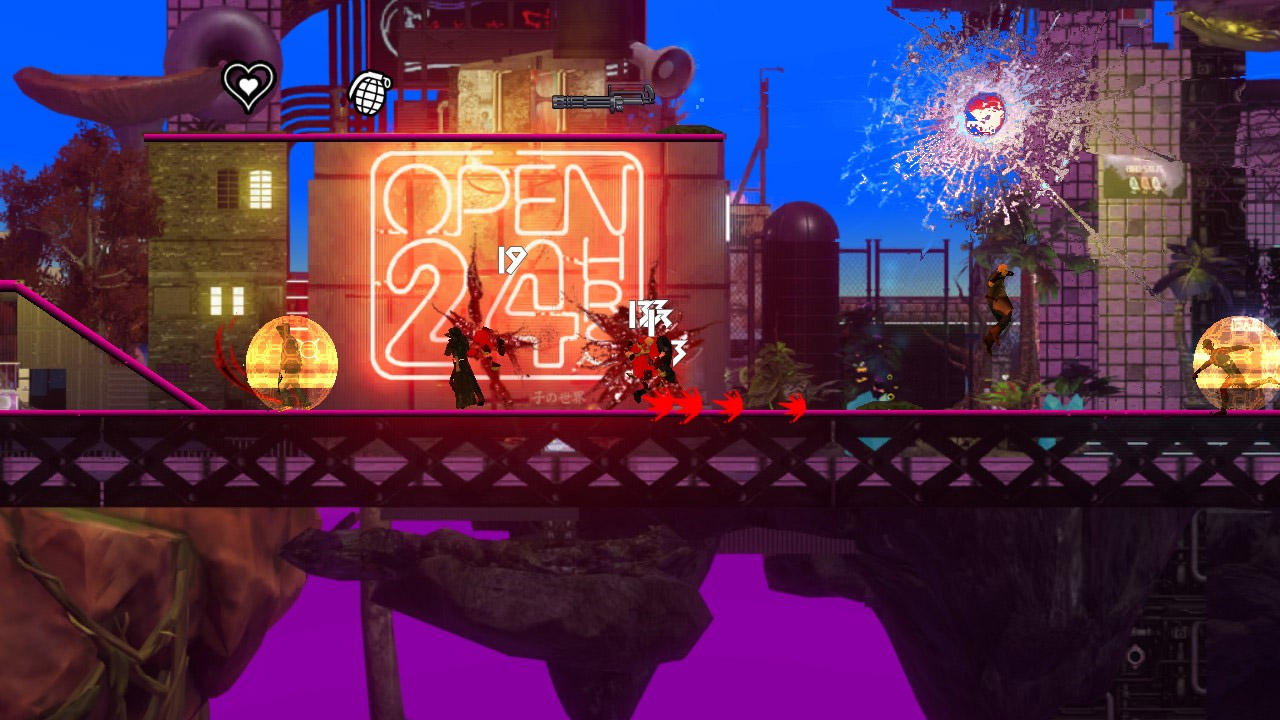Click the black-coated player character

point(463,365)
